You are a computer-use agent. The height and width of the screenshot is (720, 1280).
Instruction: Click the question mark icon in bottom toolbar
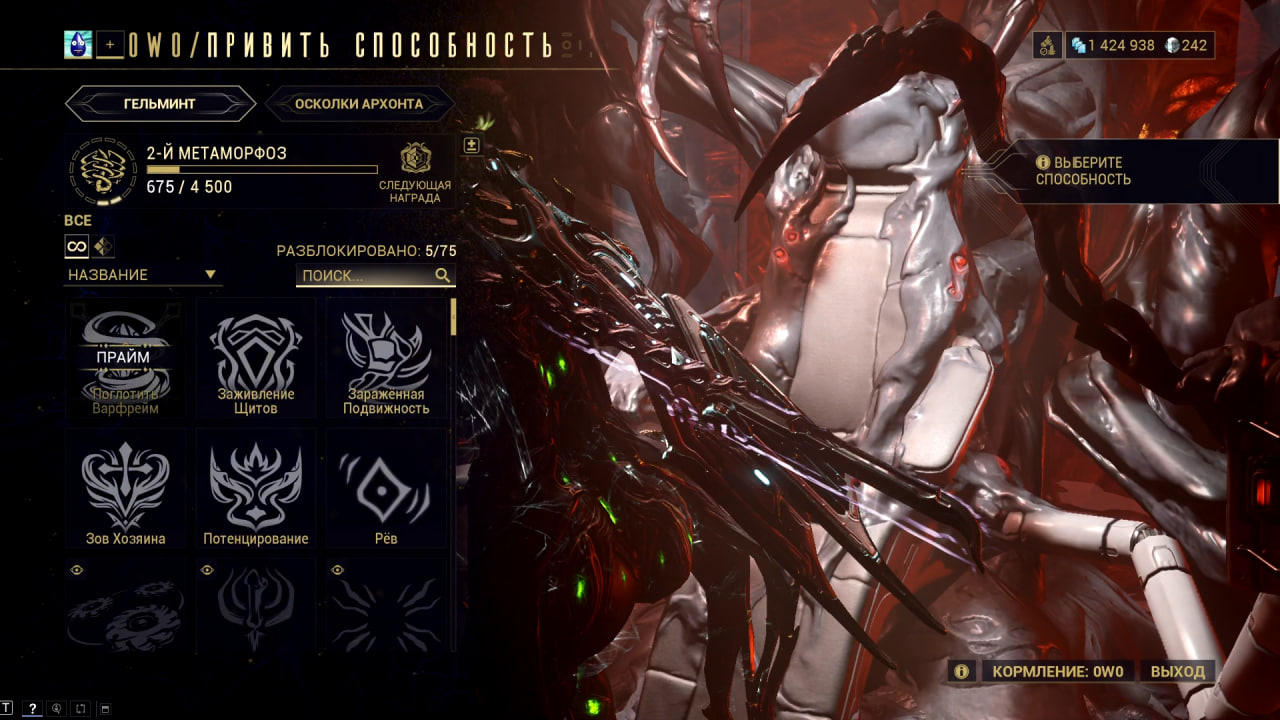click(x=32, y=708)
